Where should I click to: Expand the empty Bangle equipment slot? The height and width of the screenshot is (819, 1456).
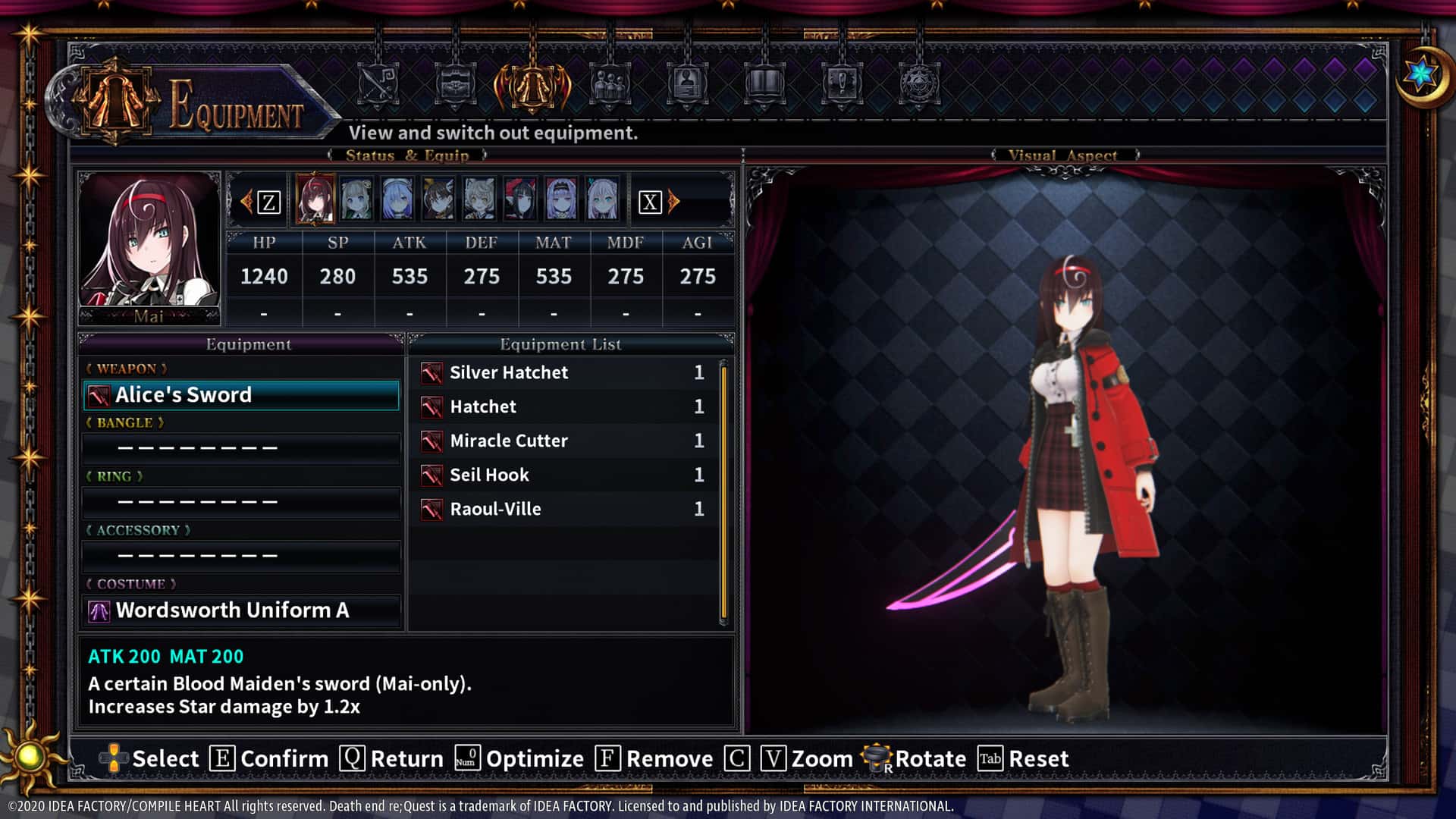pyautogui.click(x=241, y=447)
